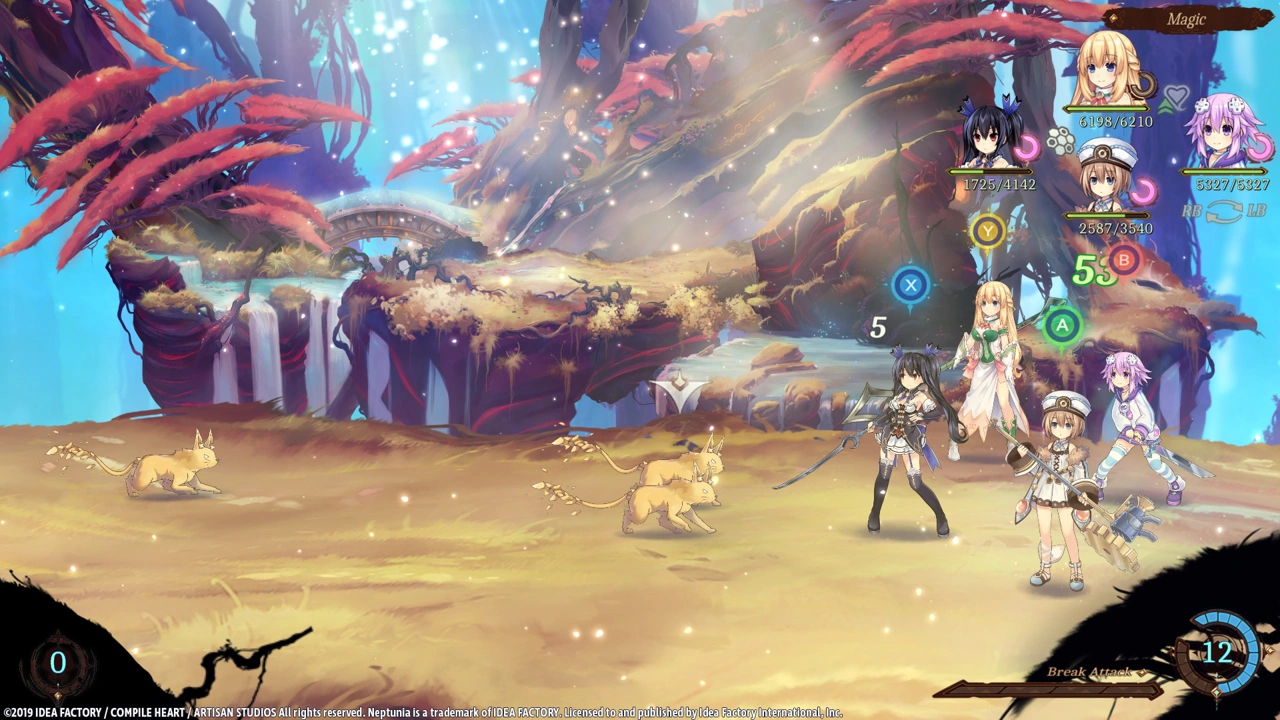Select Vert's blonde party portrait
This screenshot has width=1280, height=720.
1106,72
